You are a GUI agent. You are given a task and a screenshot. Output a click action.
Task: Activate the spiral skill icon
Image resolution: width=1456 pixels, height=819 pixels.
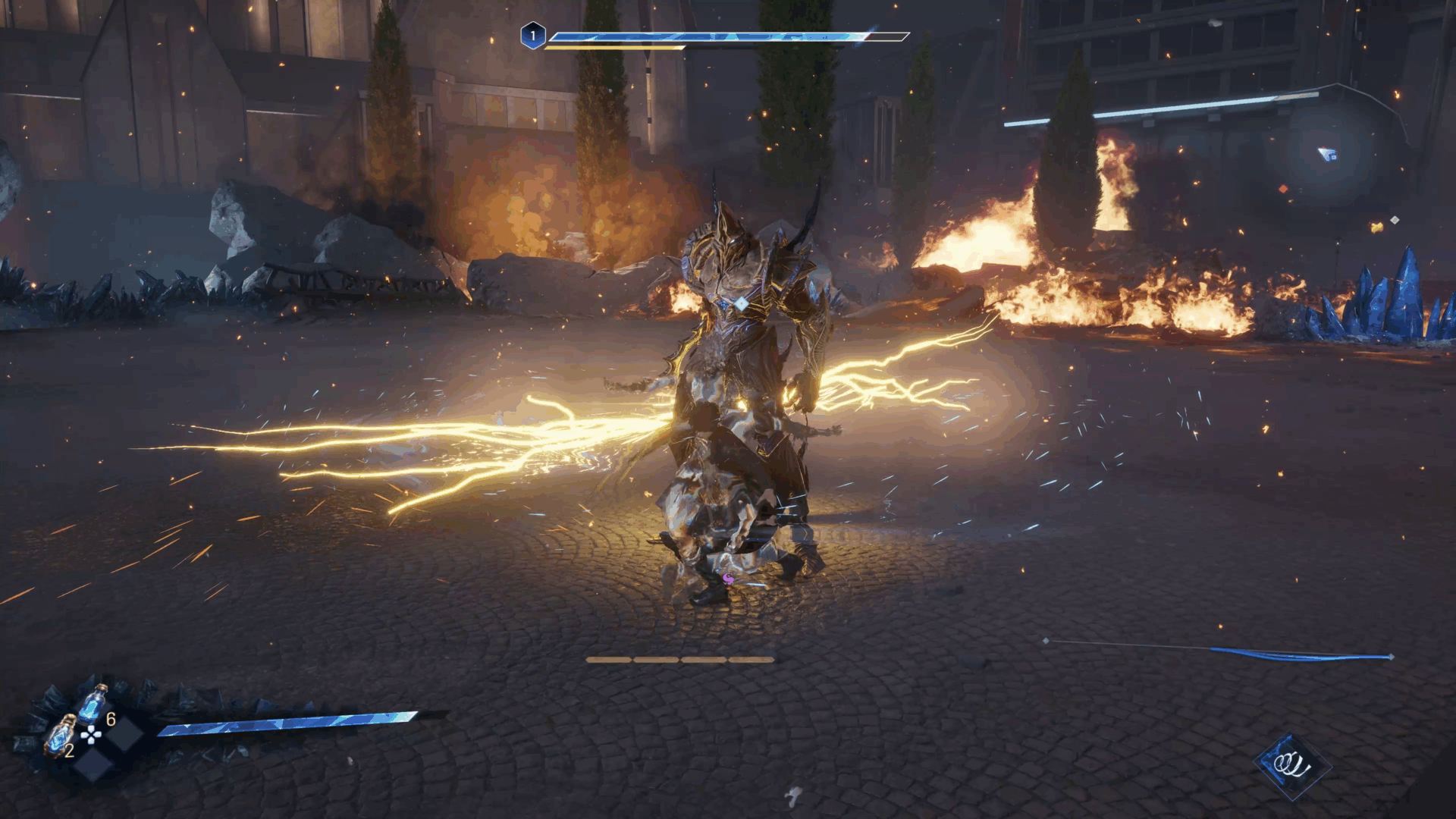(x=1291, y=764)
